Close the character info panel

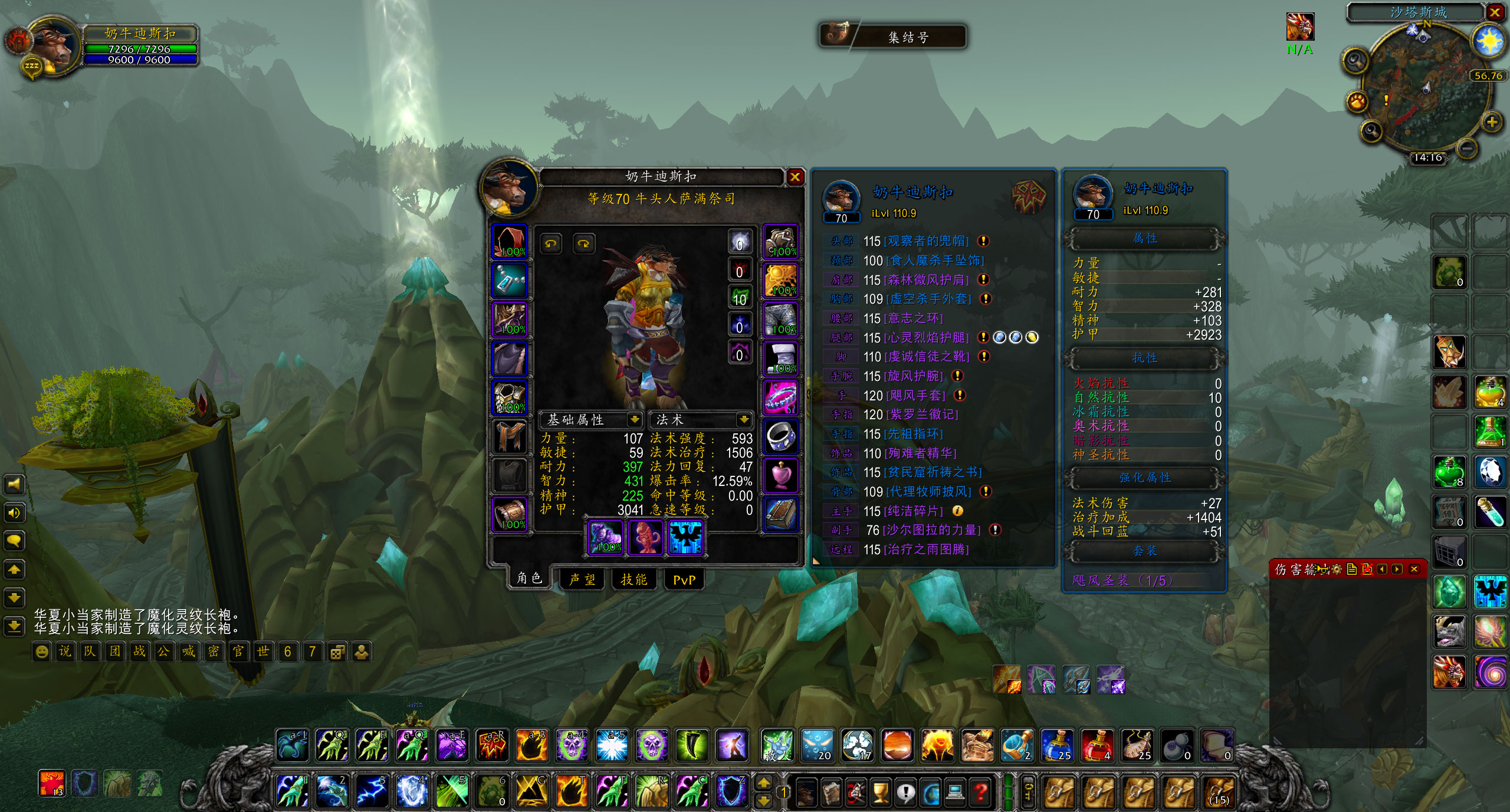(795, 177)
